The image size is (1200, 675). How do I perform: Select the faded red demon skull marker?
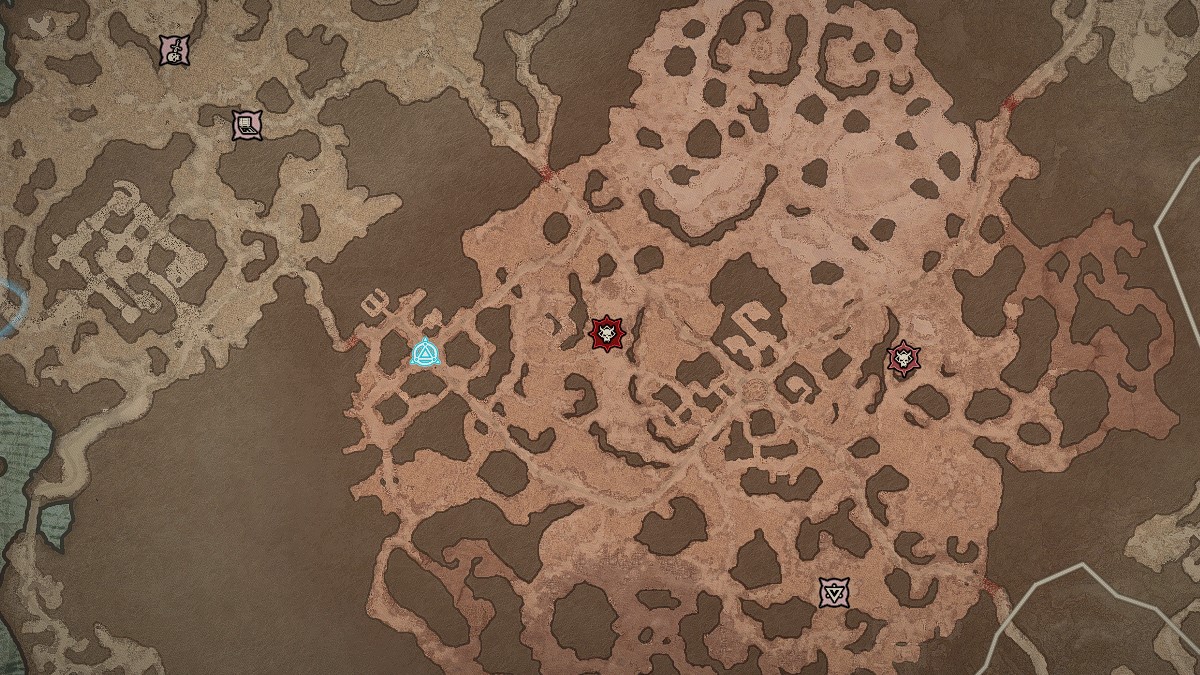904,357
